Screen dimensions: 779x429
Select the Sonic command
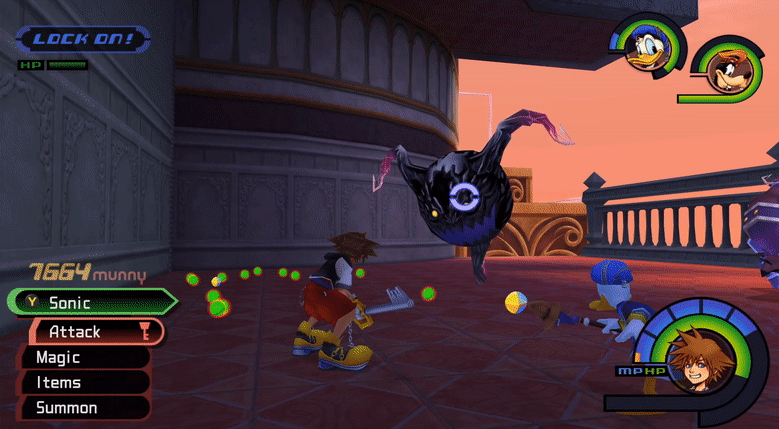click(x=90, y=302)
